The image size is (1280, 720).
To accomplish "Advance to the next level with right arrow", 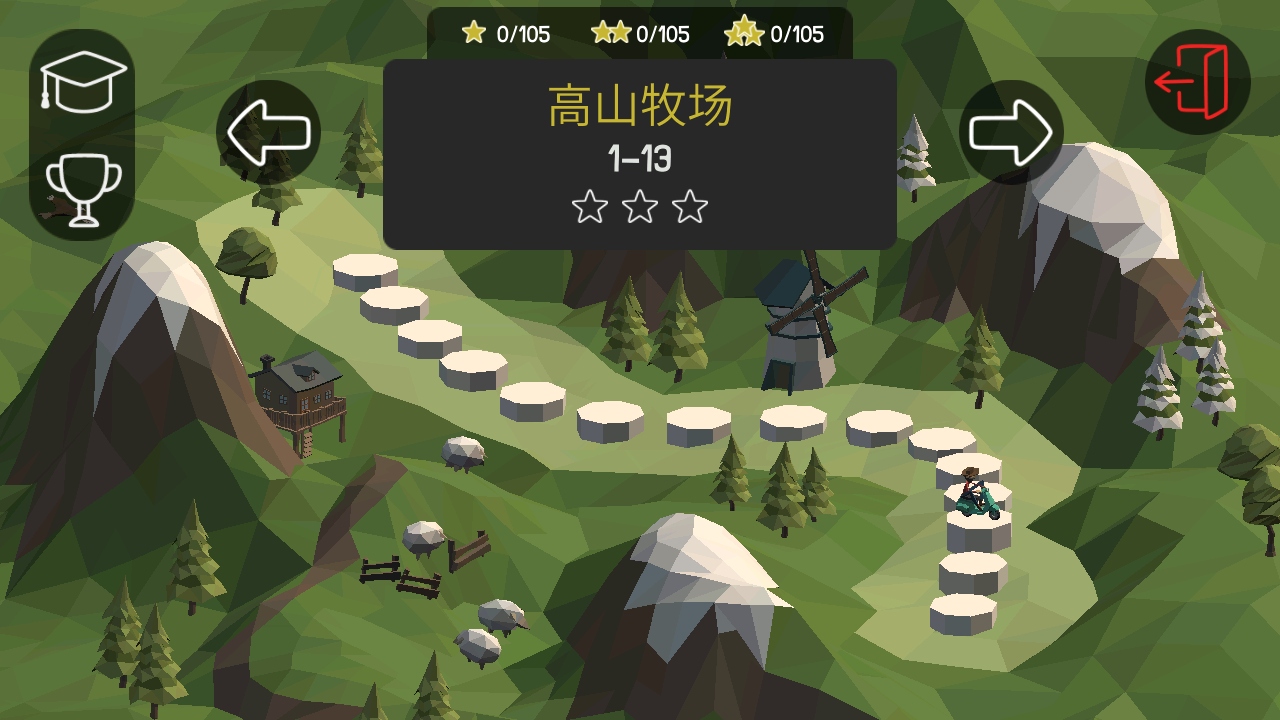I will [1011, 132].
